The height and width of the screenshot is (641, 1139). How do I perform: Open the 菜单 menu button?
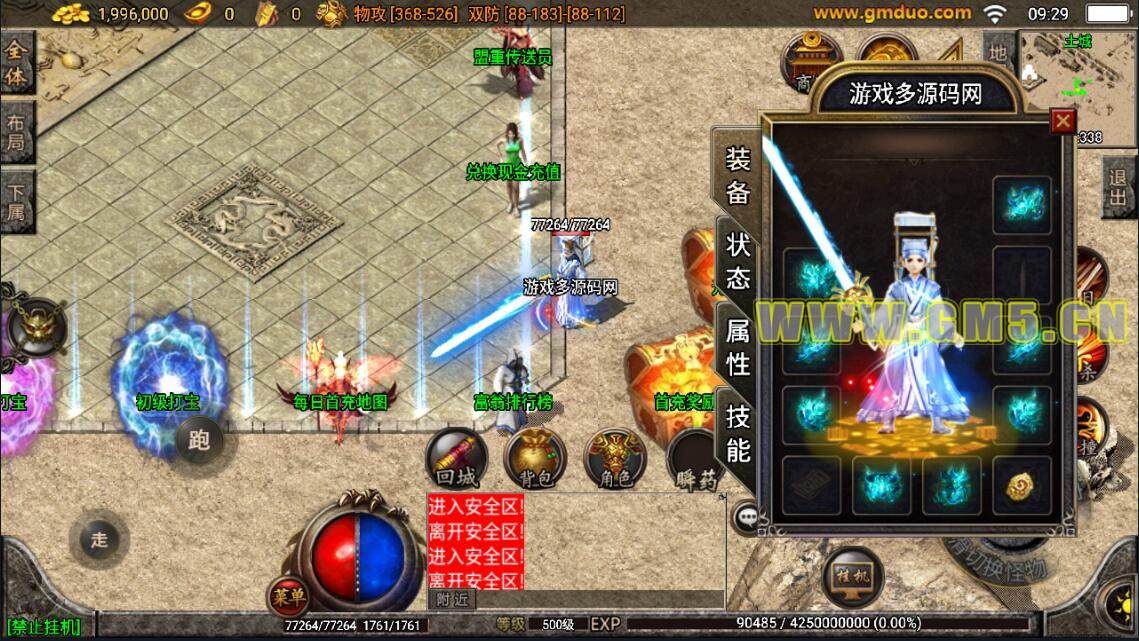point(288,597)
